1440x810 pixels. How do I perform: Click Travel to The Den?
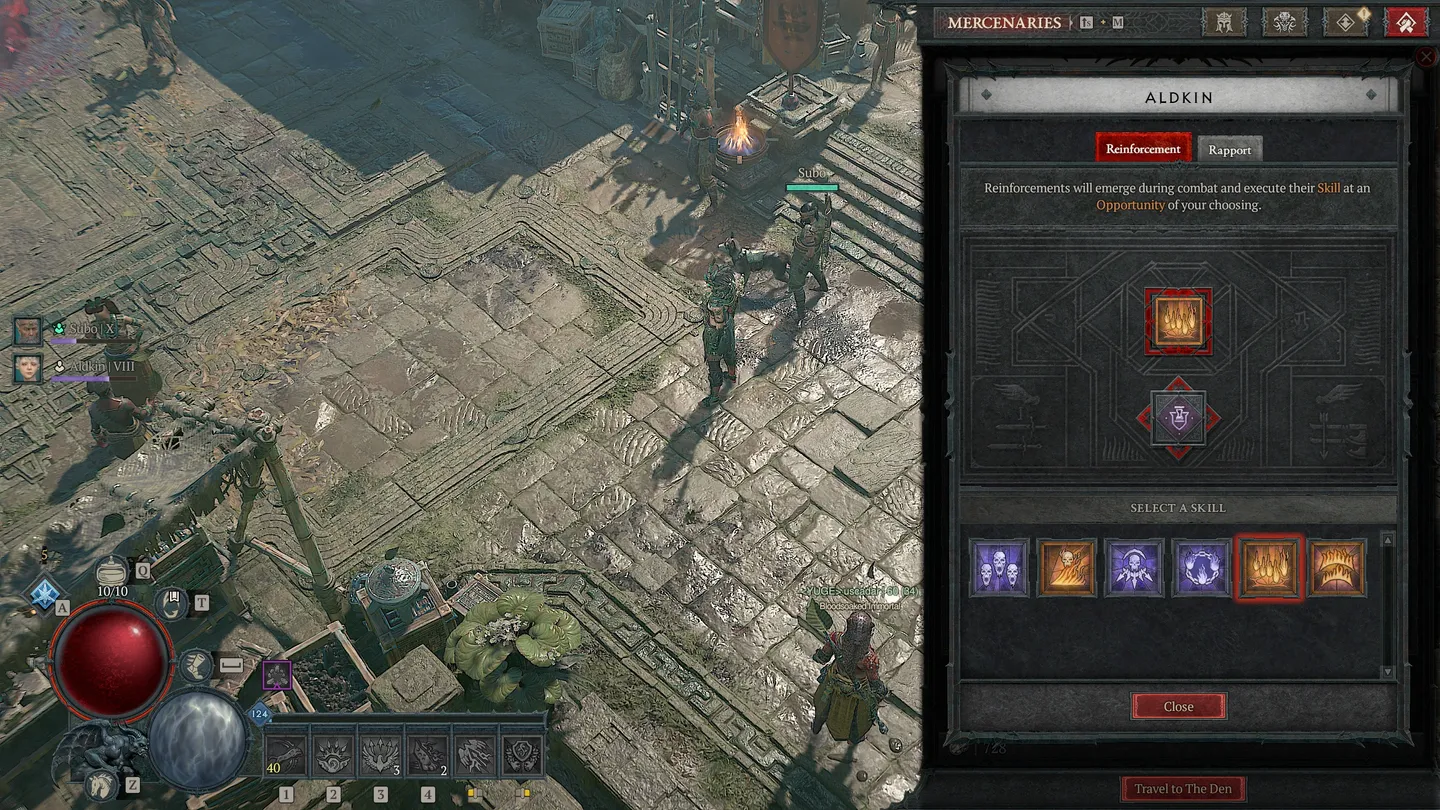[x=1183, y=788]
